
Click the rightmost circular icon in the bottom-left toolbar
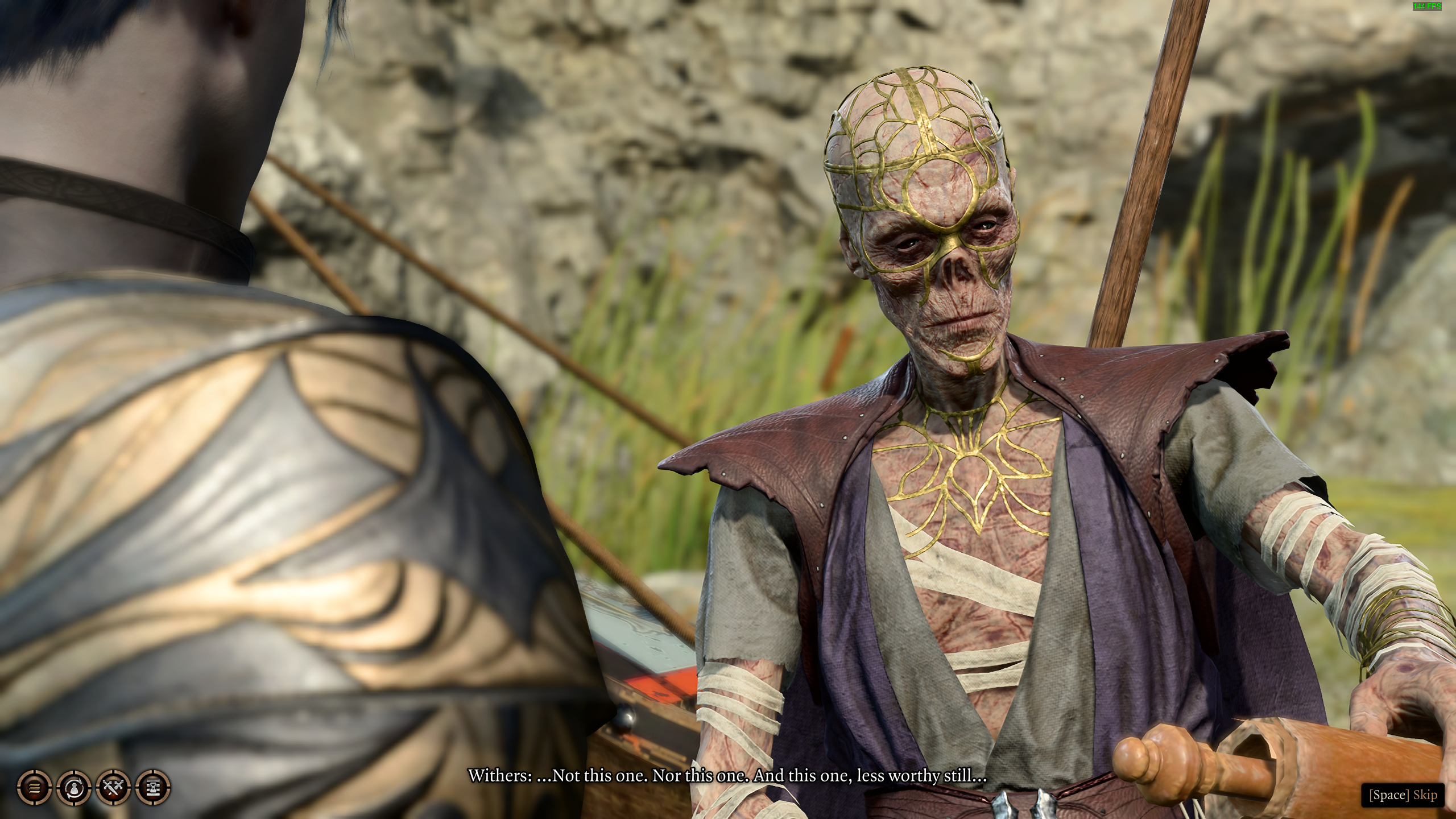click(154, 788)
